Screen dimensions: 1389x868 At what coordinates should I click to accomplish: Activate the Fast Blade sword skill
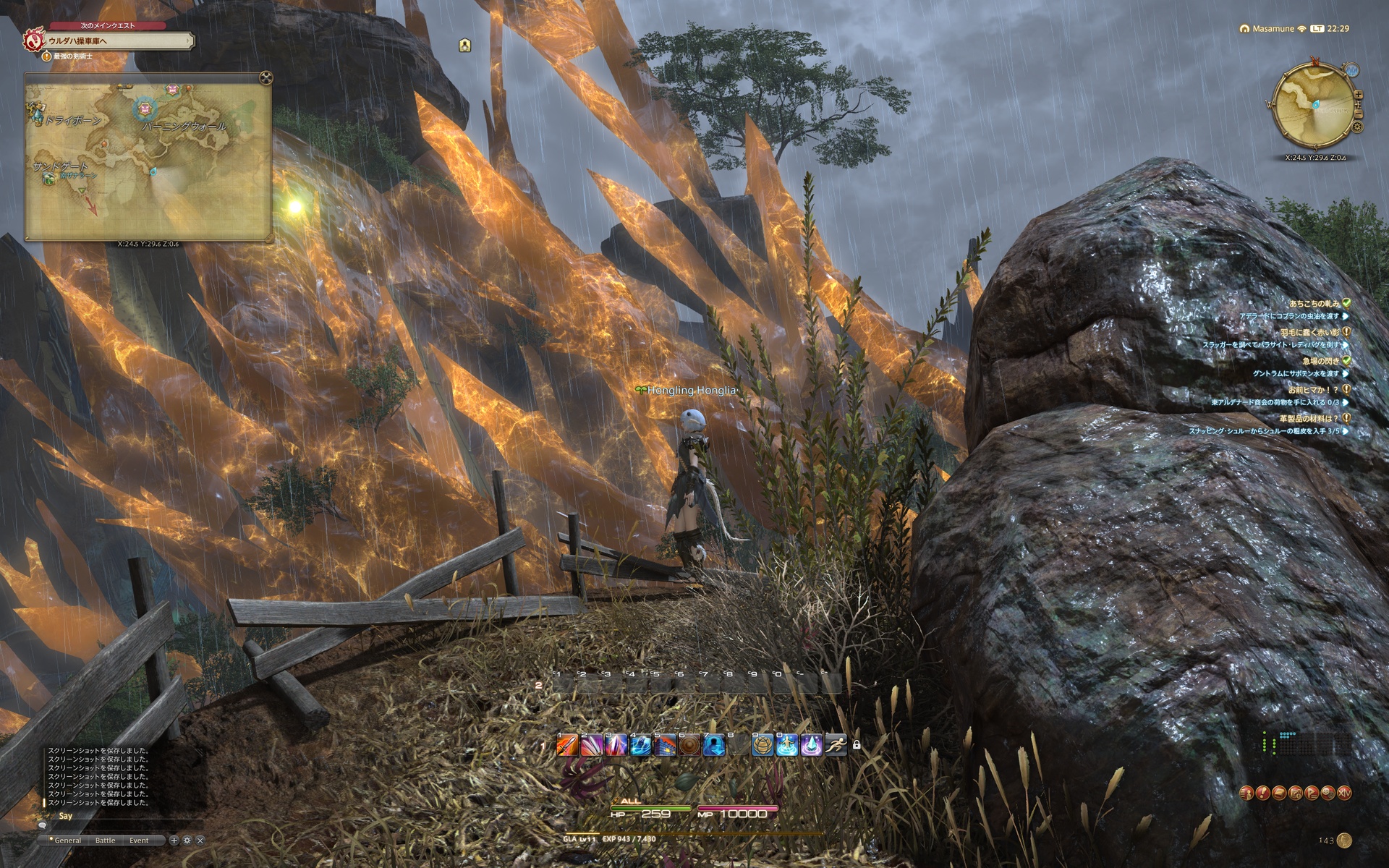[x=567, y=744]
